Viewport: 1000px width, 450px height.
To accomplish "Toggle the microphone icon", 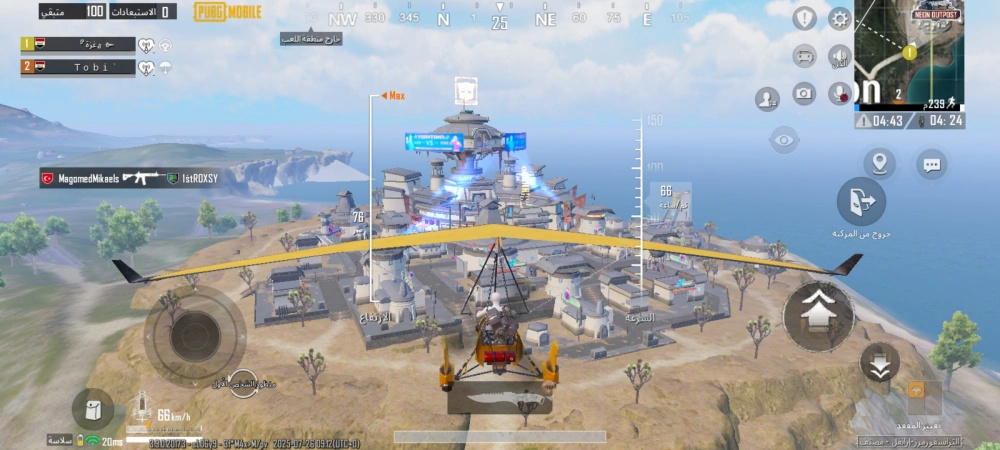I will (839, 94).
